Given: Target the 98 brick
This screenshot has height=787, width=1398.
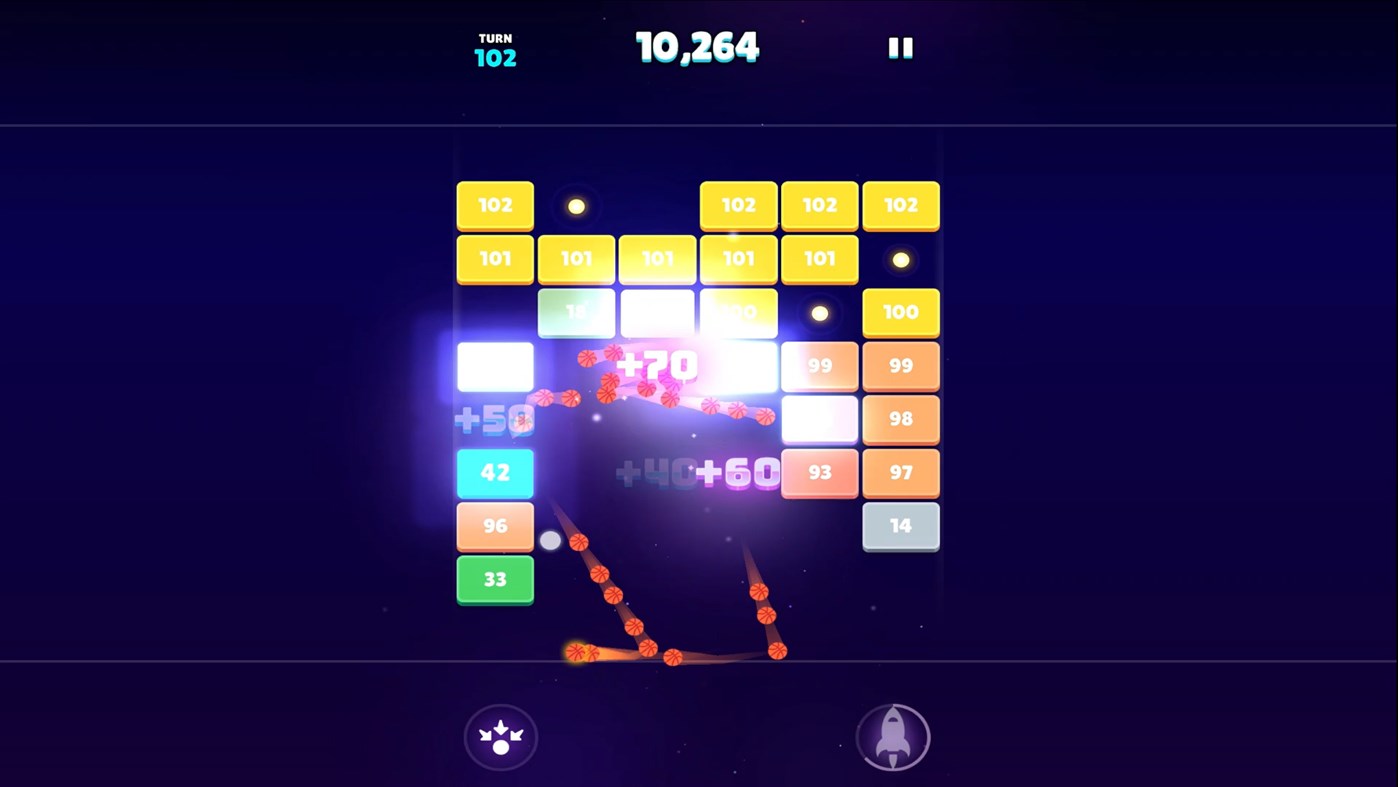Looking at the screenshot, I should click(x=900, y=419).
